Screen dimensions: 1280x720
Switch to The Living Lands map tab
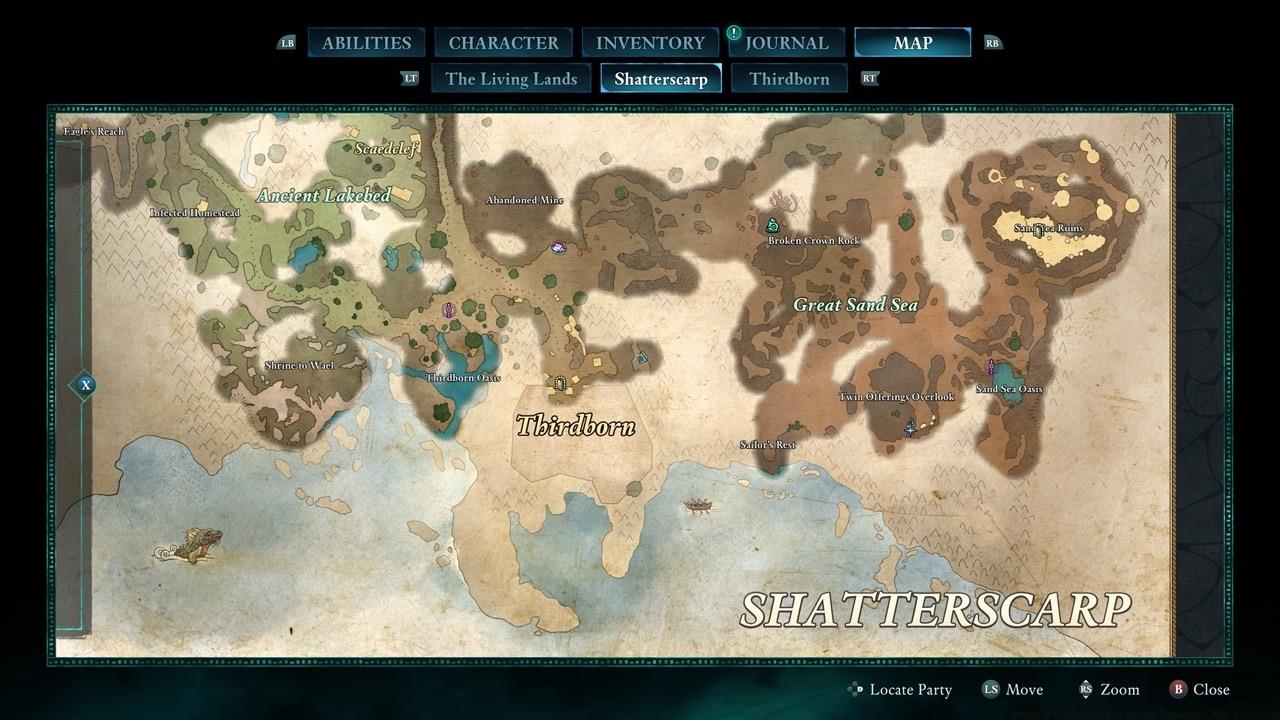pyautogui.click(x=511, y=78)
